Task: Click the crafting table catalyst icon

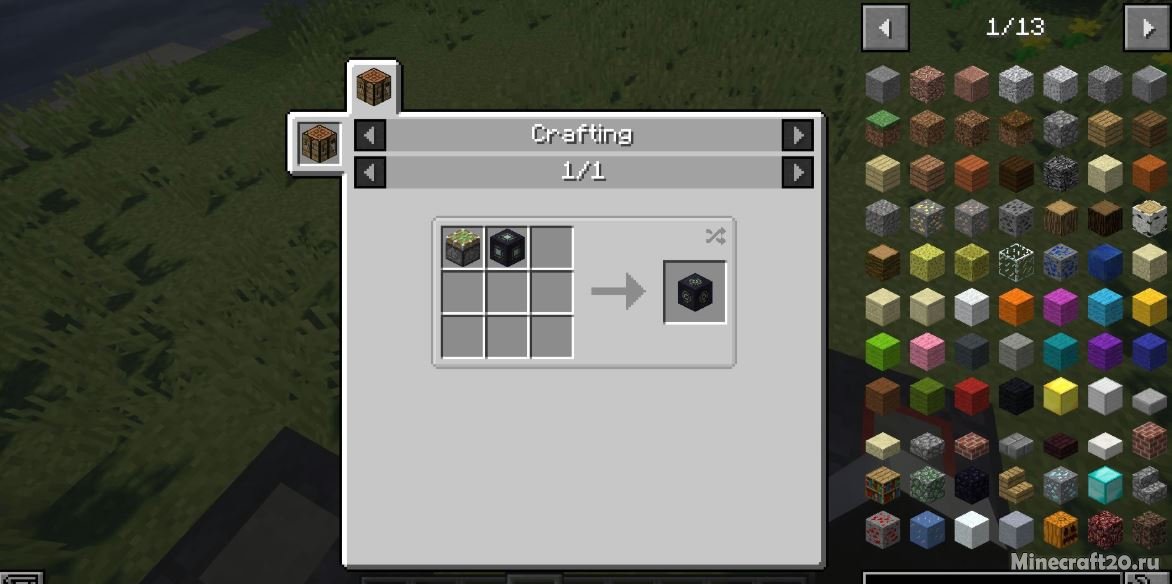Action: pyautogui.click(x=320, y=145)
